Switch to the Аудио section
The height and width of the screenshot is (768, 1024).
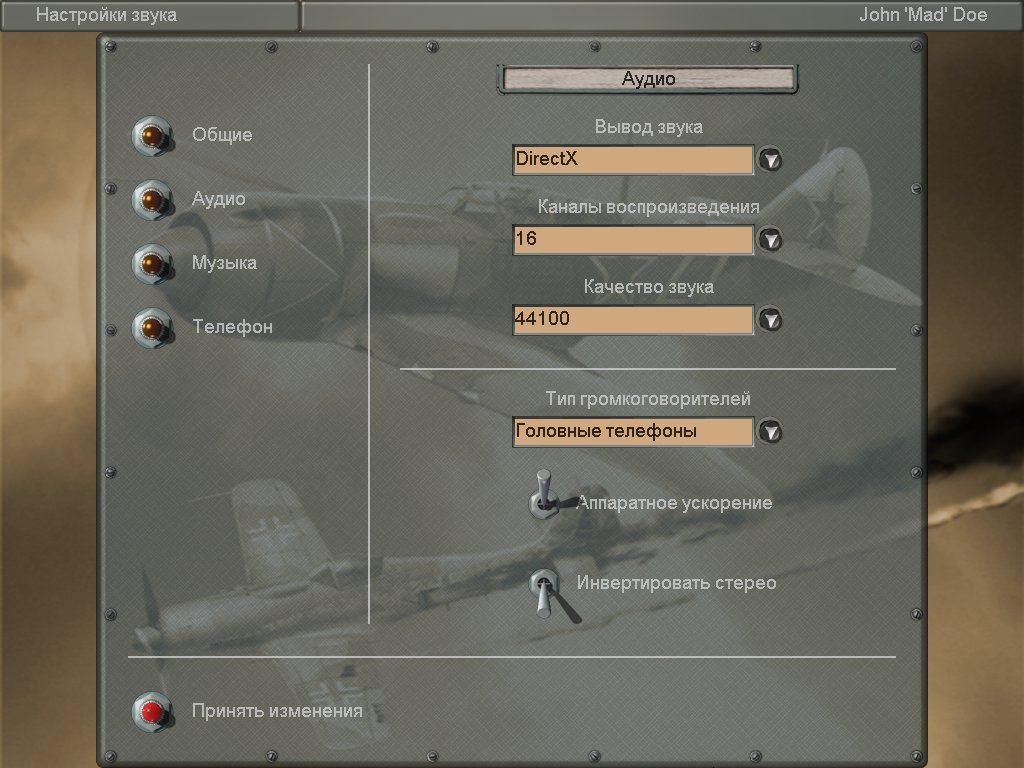pos(152,200)
